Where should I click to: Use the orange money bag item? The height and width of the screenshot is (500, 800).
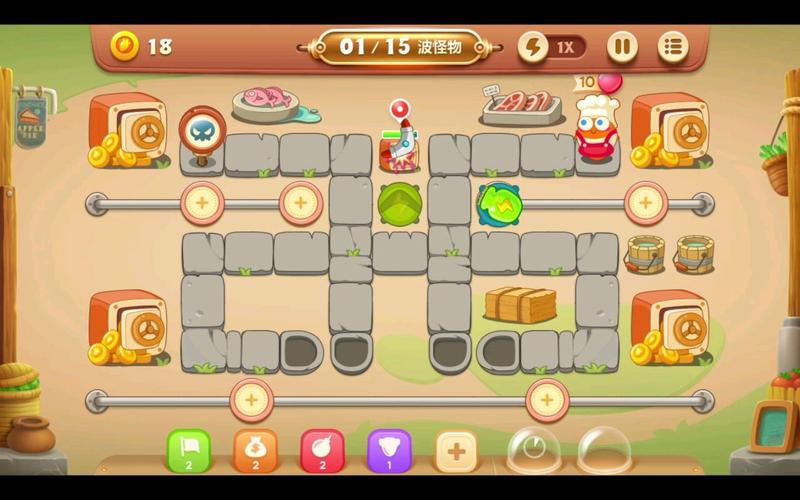click(255, 450)
